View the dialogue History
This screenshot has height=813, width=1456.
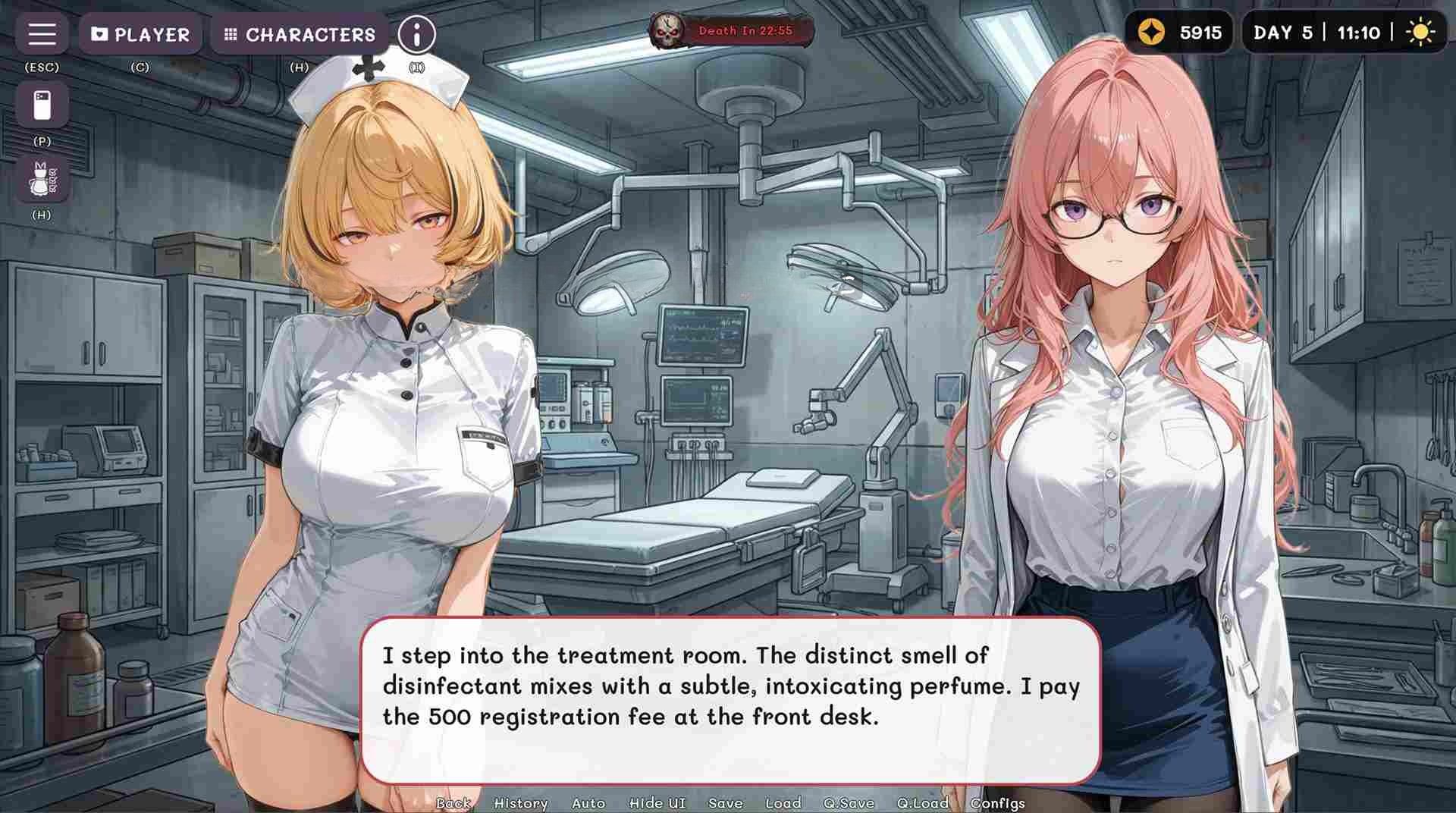point(520,803)
